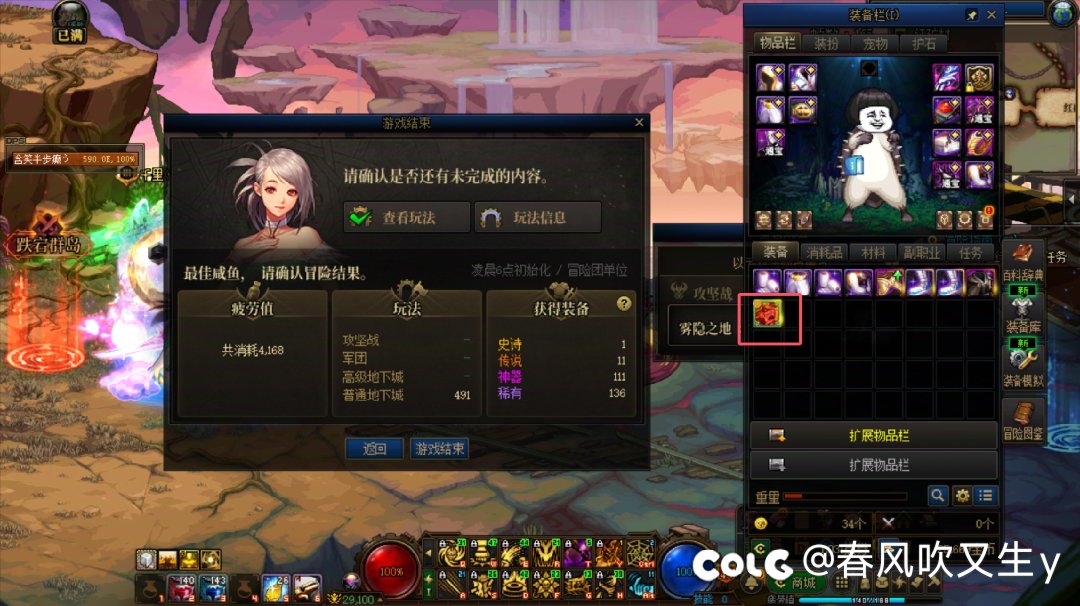Screen dimensions: 1080x606
Task: Close the 装备栏 inventory window
Action: (x=992, y=15)
